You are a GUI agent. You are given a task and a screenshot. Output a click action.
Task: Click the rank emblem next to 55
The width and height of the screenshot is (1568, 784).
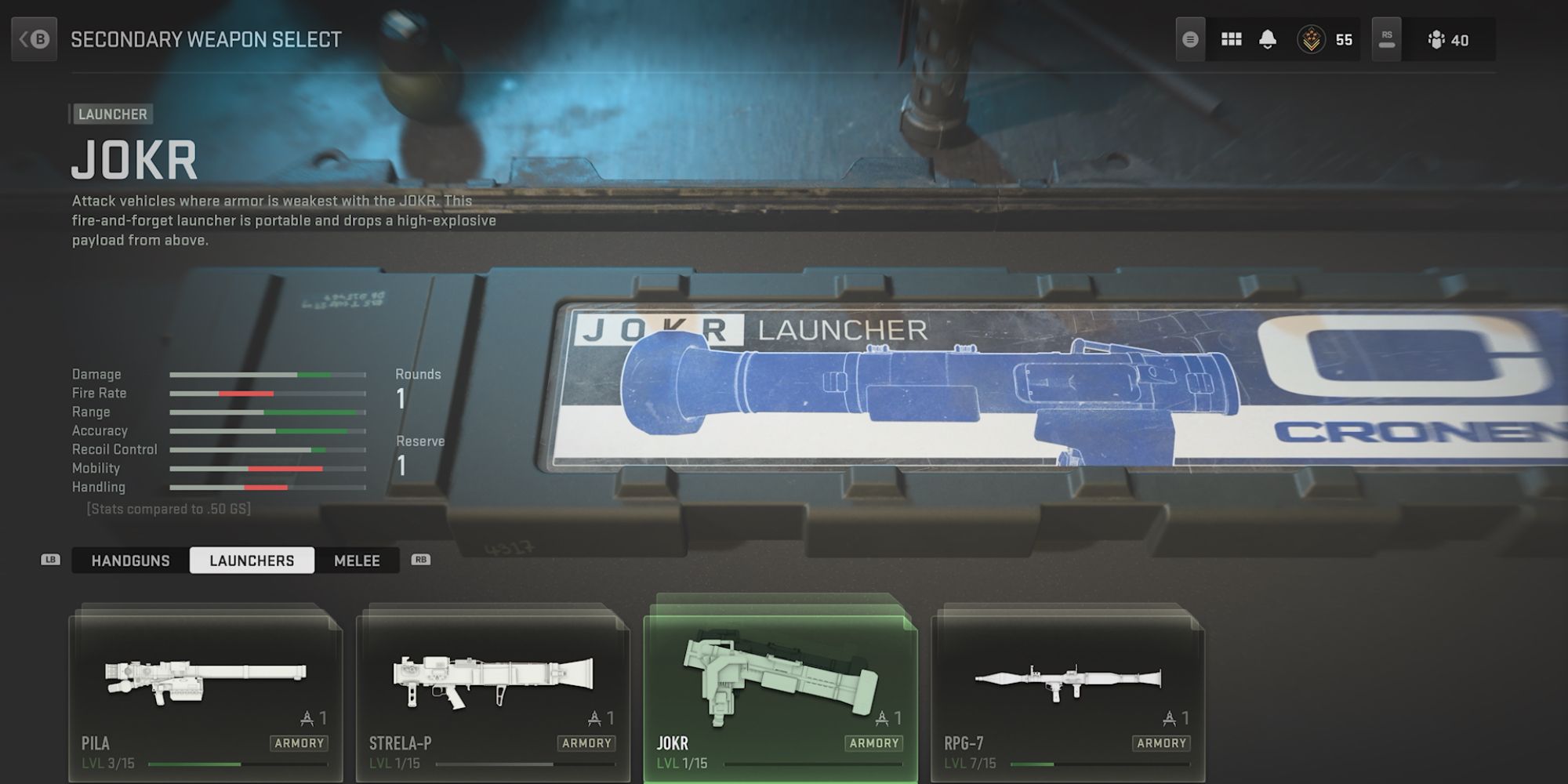tap(1310, 38)
